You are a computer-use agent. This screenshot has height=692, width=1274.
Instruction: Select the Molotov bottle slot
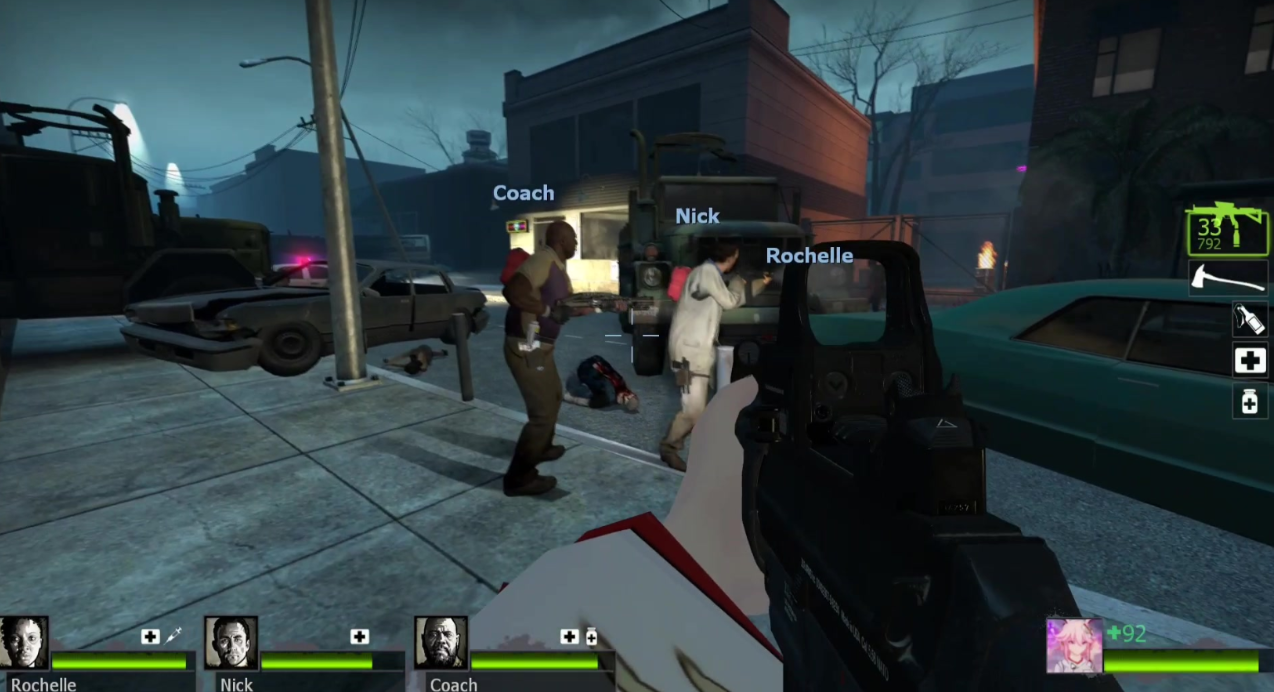1250,320
